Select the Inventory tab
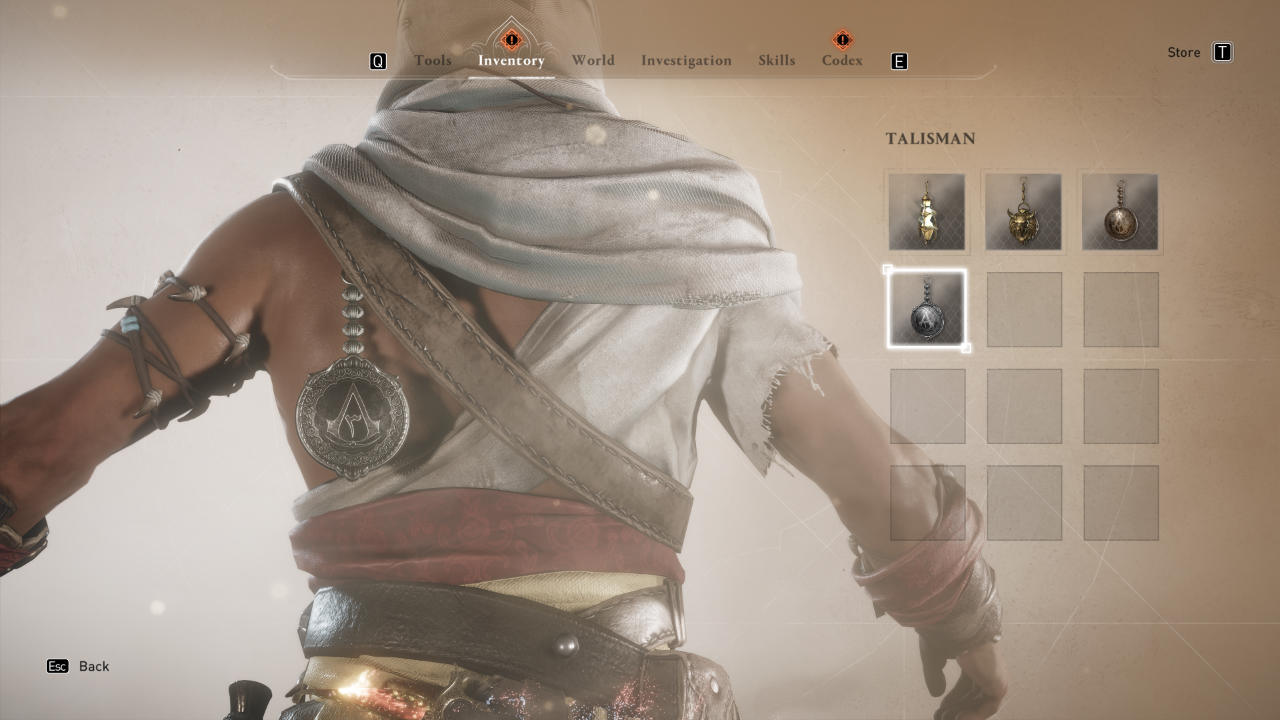1280x720 pixels. [x=510, y=60]
